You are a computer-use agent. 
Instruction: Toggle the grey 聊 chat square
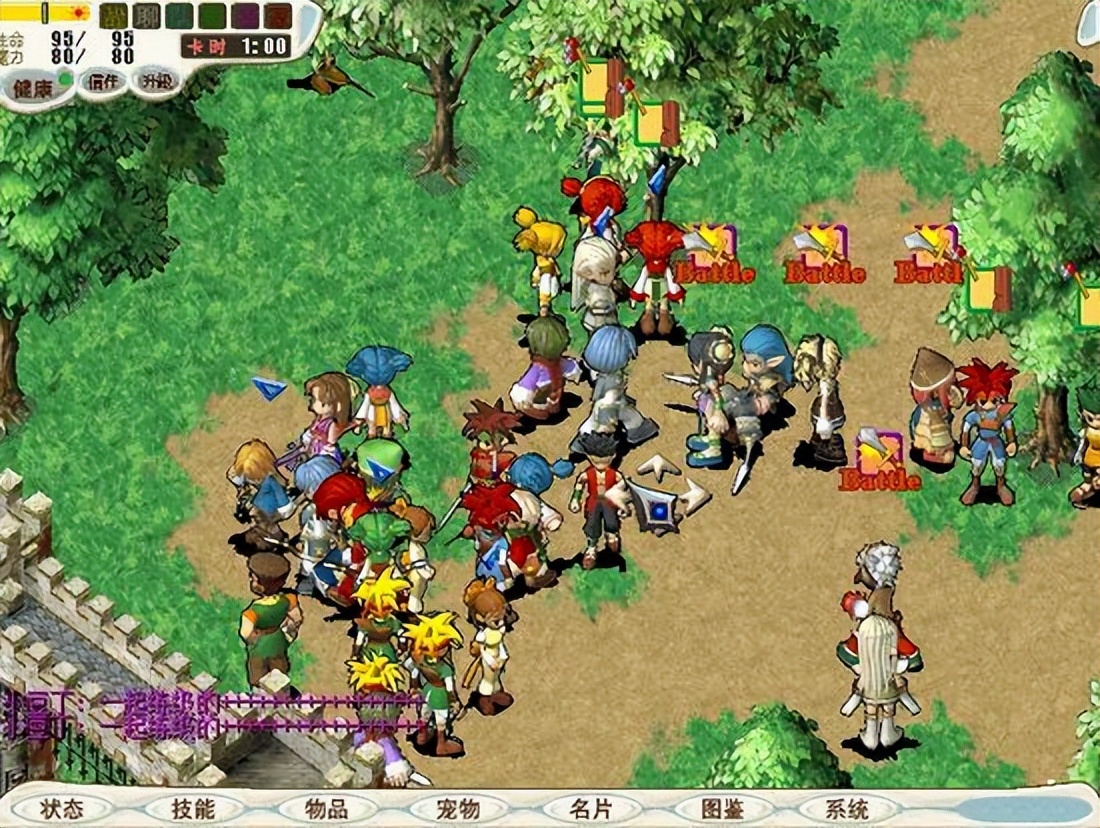pos(146,16)
